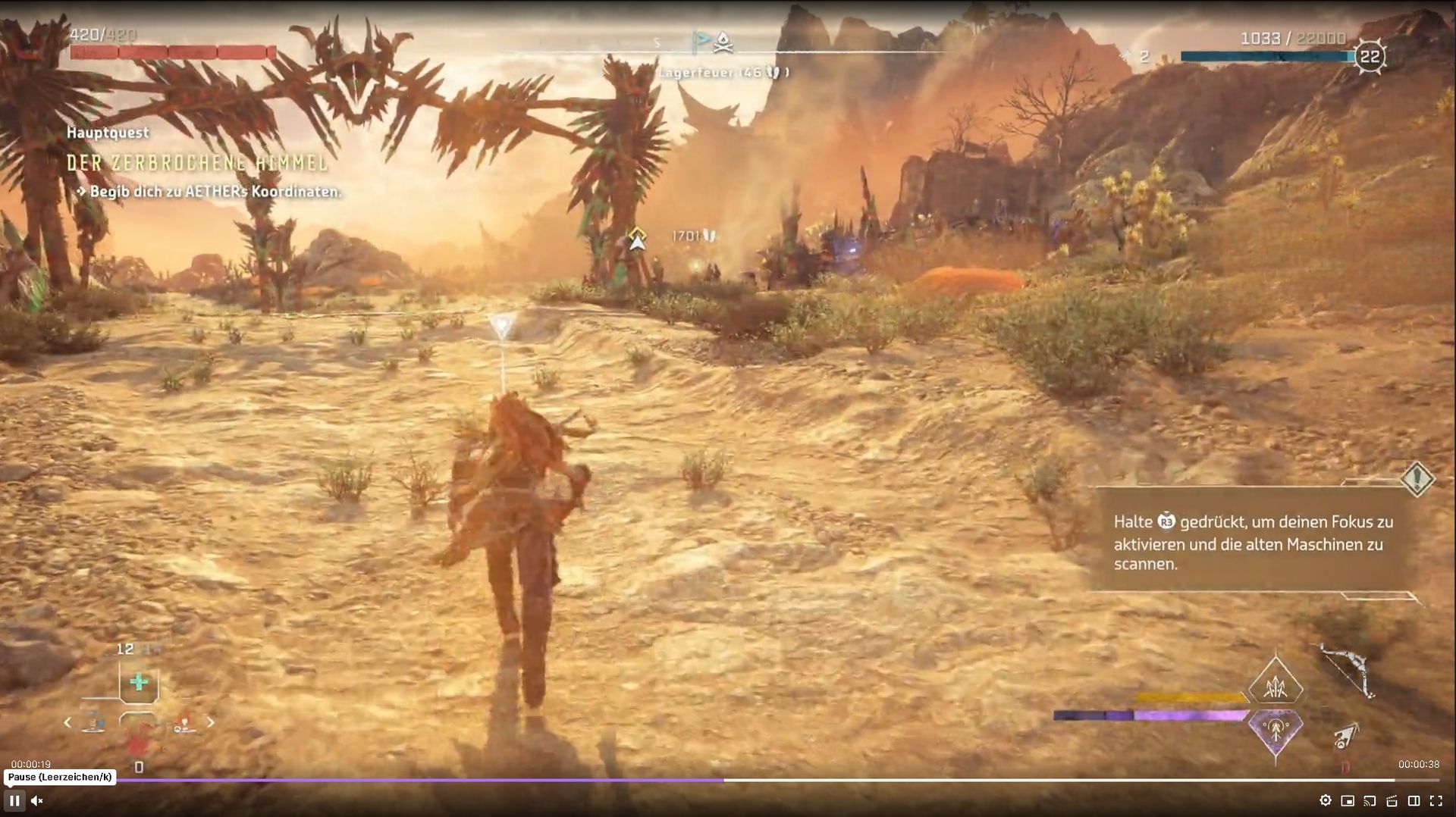This screenshot has height=817, width=1456.
Task: Cast the video to another device
Action: click(1370, 800)
